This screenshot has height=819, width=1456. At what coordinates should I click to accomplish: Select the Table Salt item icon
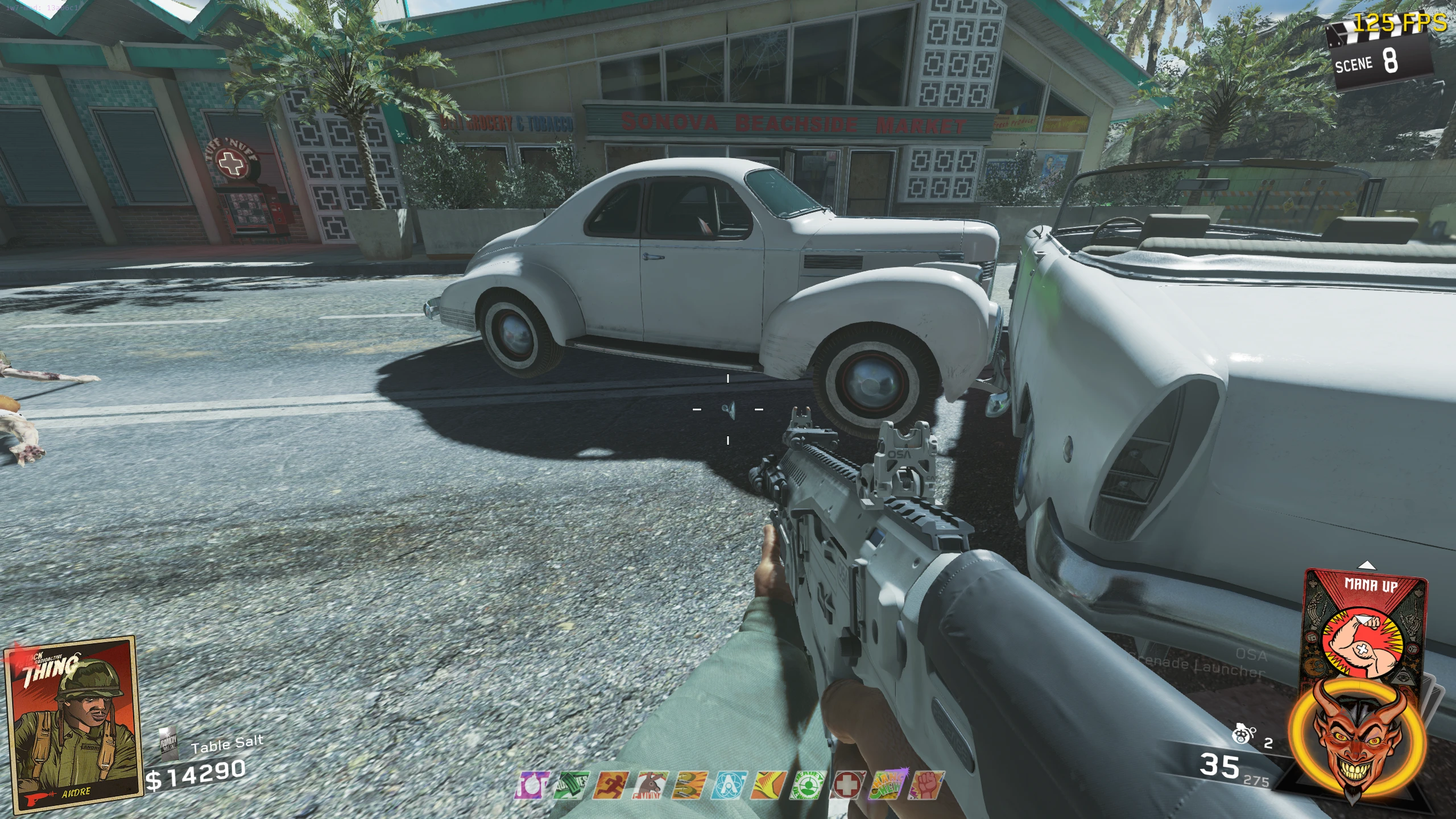pos(169,743)
